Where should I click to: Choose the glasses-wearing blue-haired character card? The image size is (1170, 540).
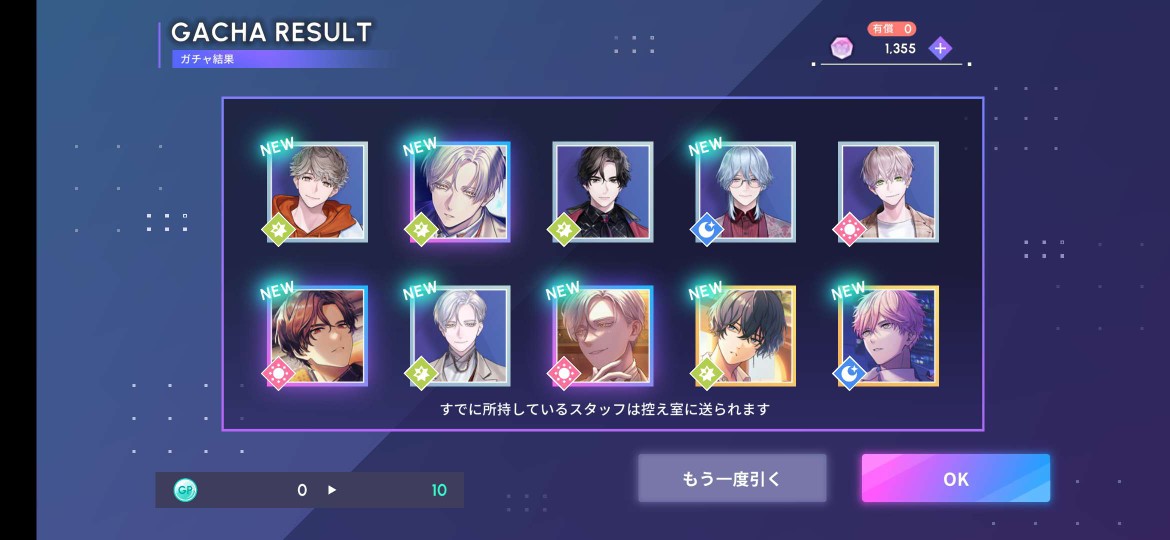(746, 192)
